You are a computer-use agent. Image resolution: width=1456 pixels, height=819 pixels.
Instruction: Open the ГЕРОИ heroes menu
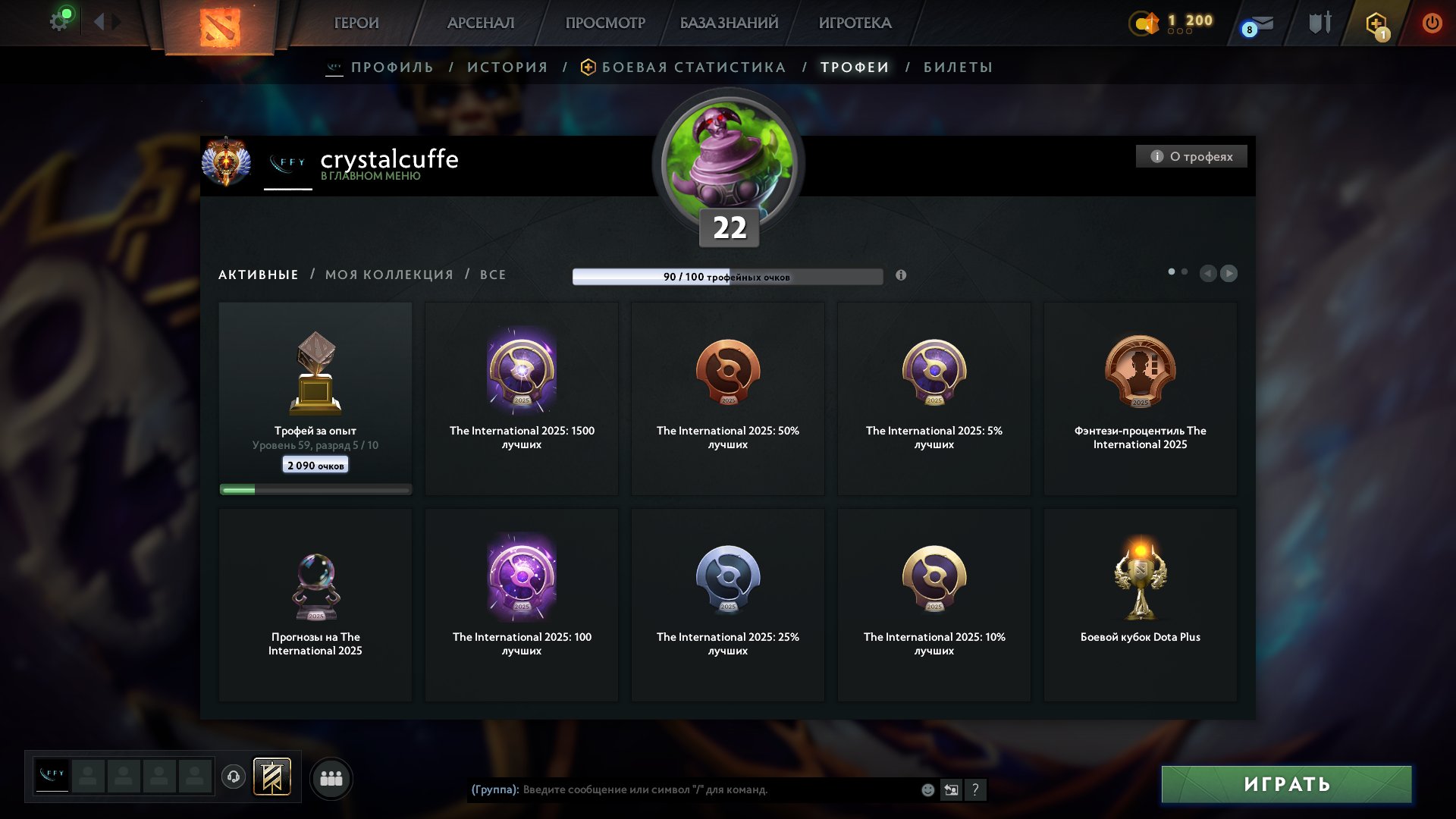click(x=356, y=23)
